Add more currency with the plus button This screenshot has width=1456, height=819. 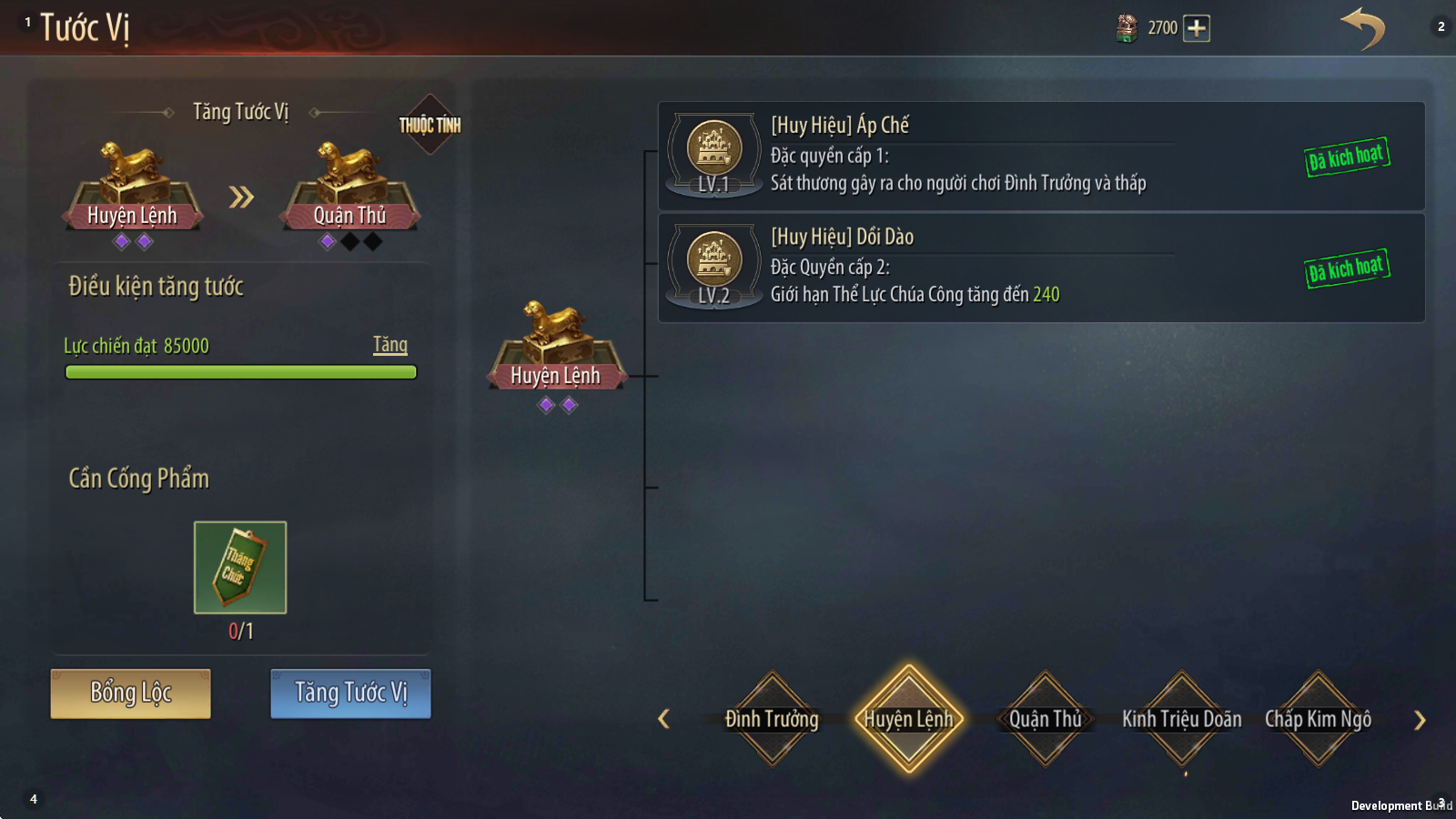(x=1197, y=28)
